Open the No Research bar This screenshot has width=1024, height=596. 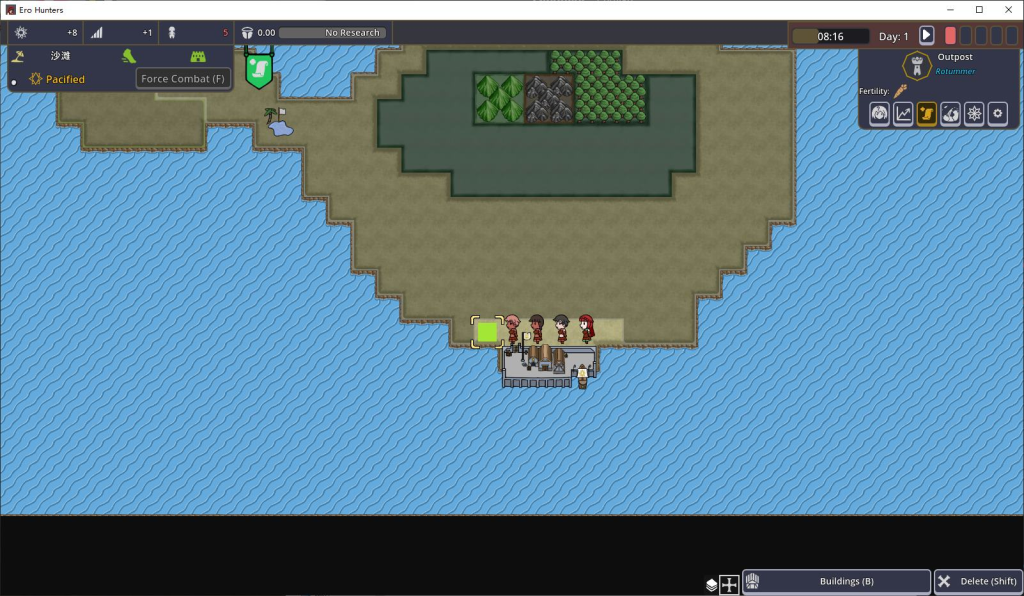(330, 33)
